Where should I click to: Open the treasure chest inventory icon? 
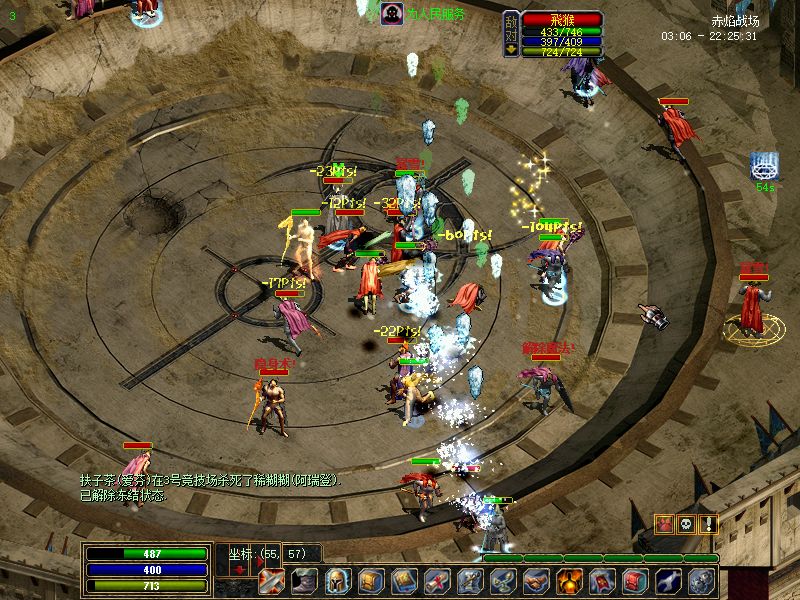click(x=371, y=582)
